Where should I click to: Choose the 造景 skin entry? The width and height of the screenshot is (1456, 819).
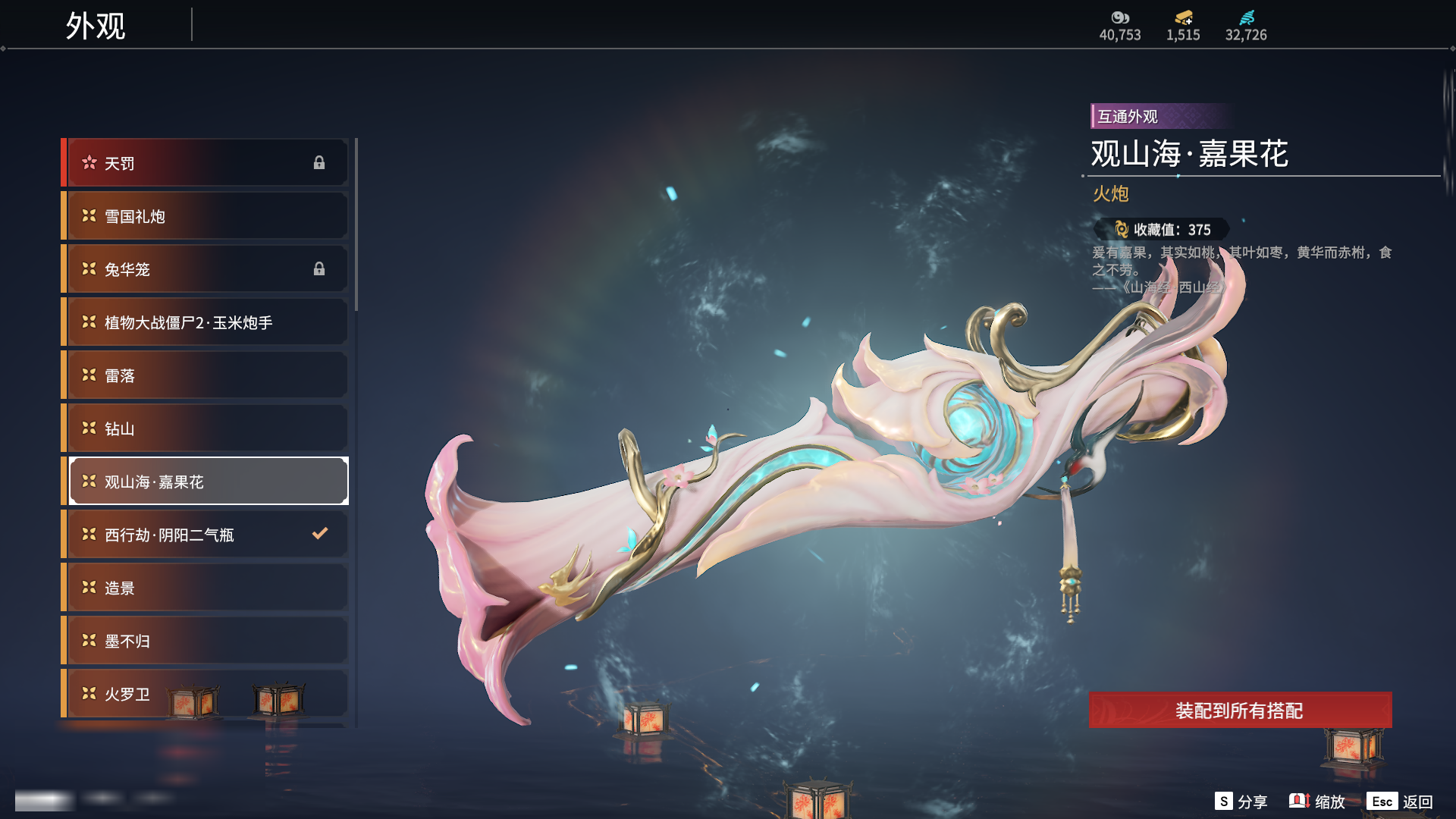coord(206,588)
